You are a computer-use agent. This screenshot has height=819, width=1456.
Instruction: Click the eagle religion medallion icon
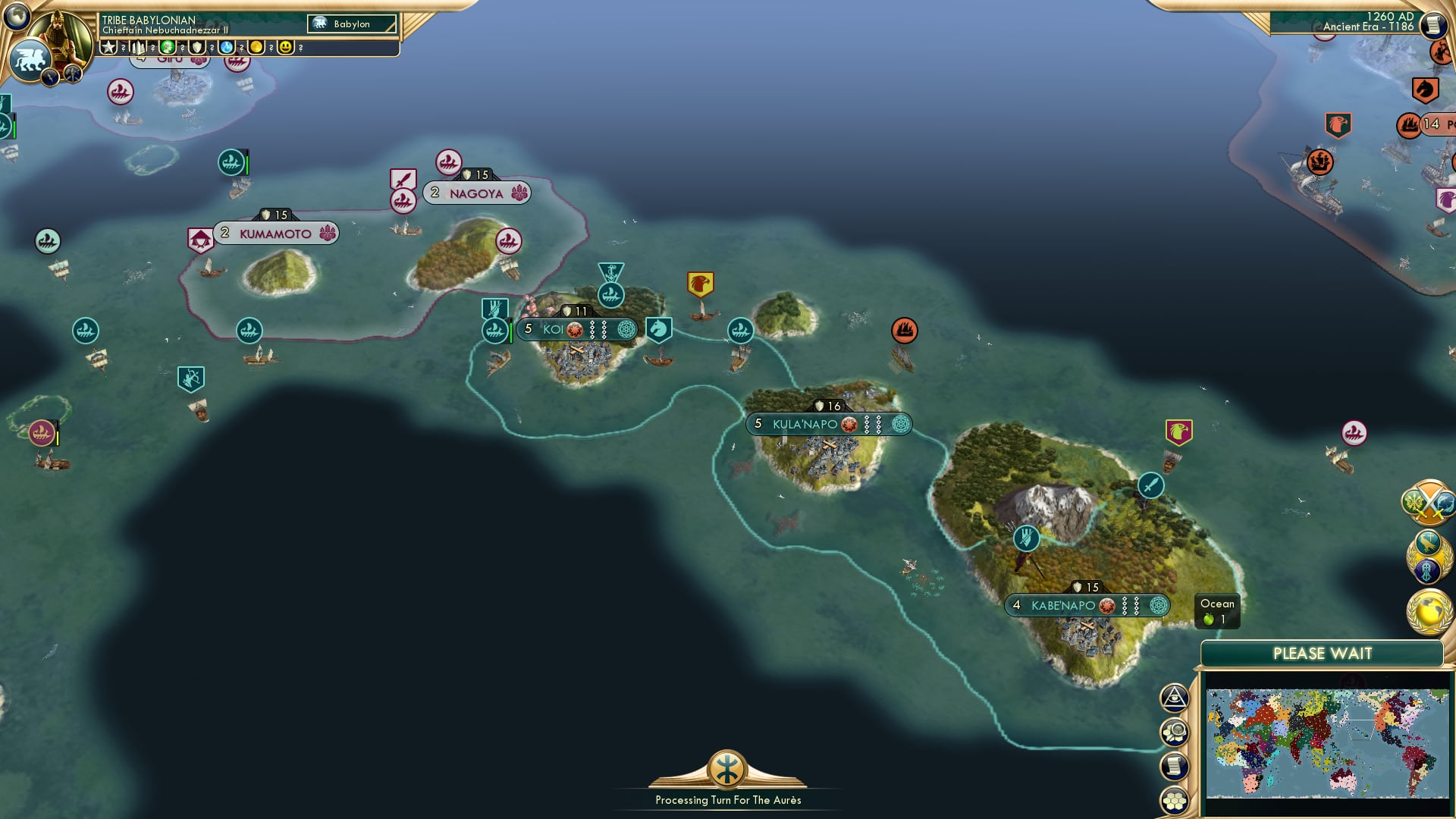tap(1429, 541)
